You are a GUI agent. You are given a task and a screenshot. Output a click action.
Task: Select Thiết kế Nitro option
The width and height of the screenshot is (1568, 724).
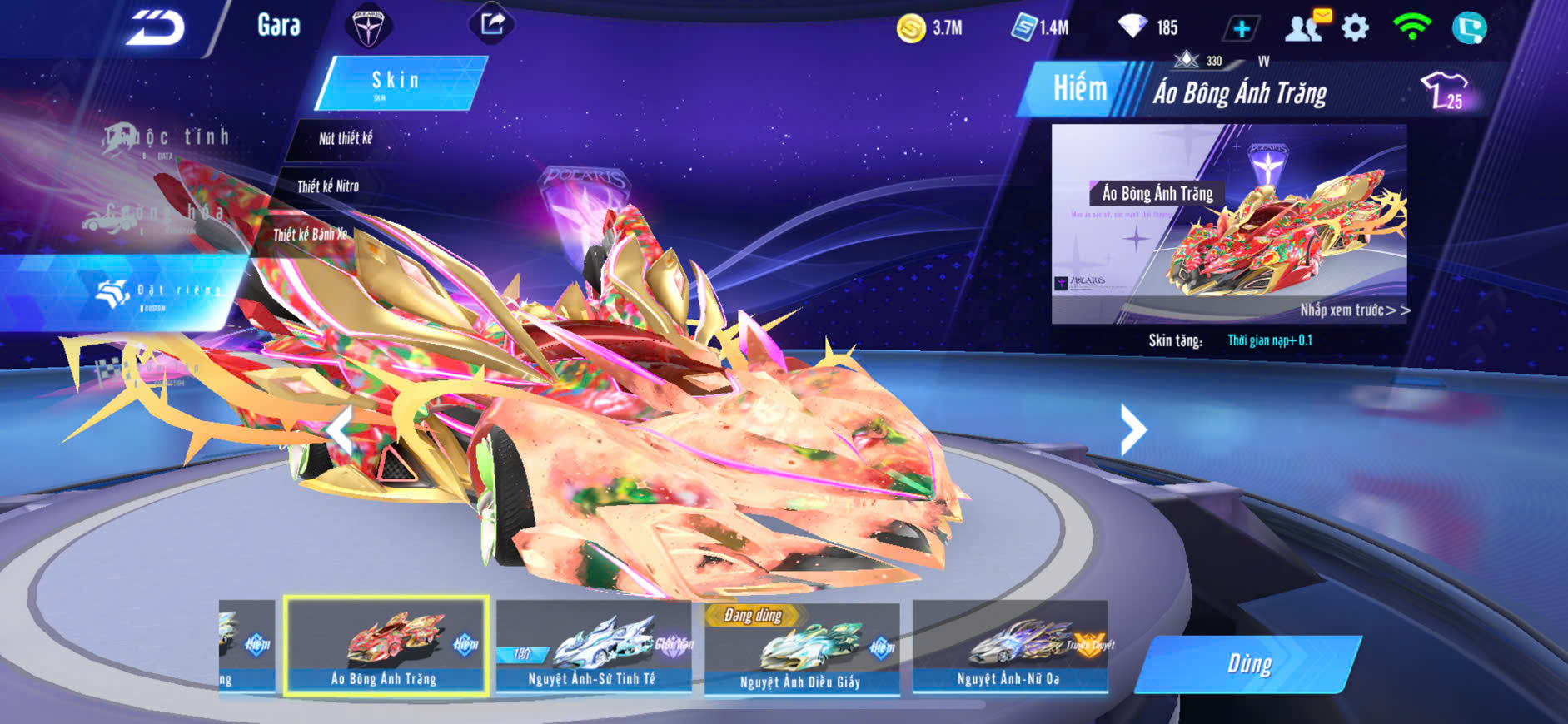[328, 186]
